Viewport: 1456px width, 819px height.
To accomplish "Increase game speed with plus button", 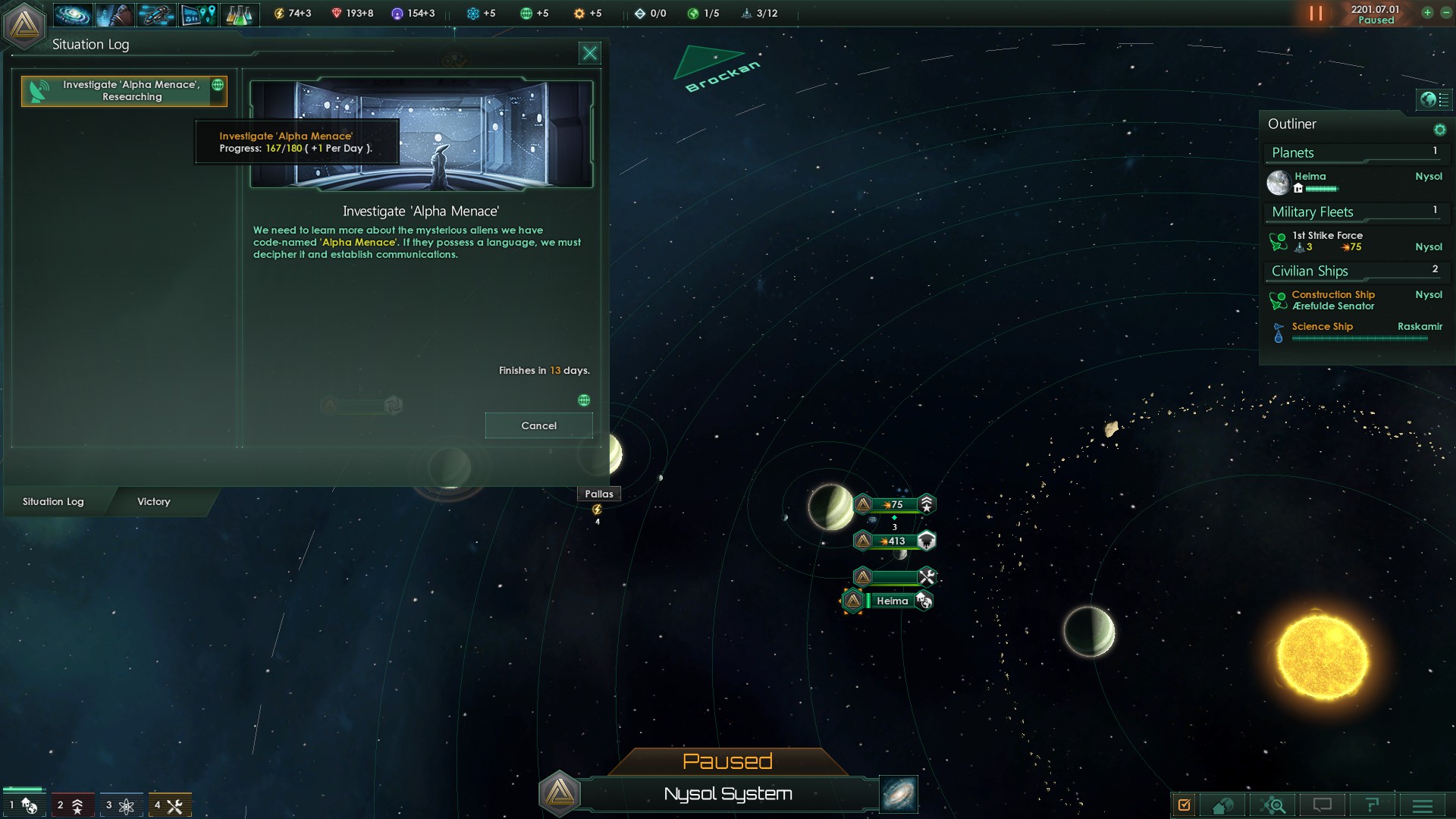I will 1427,13.
